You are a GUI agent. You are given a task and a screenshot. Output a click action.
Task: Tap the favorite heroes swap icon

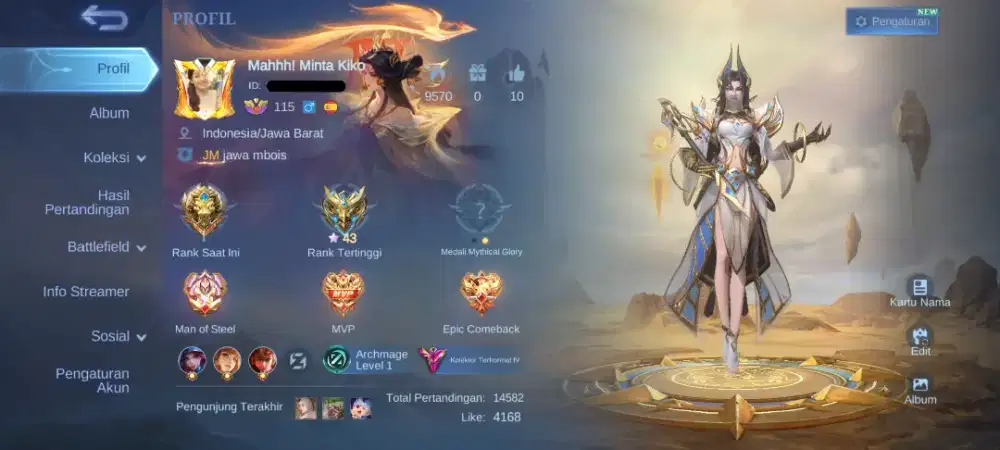[x=298, y=360]
